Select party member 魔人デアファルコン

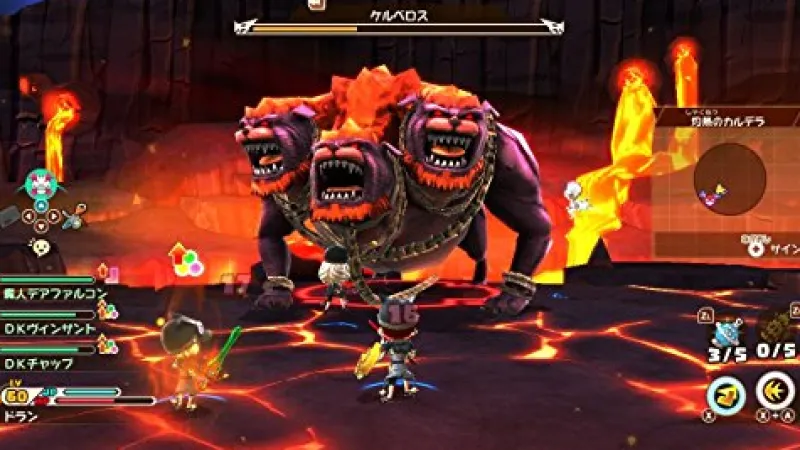coord(50,295)
